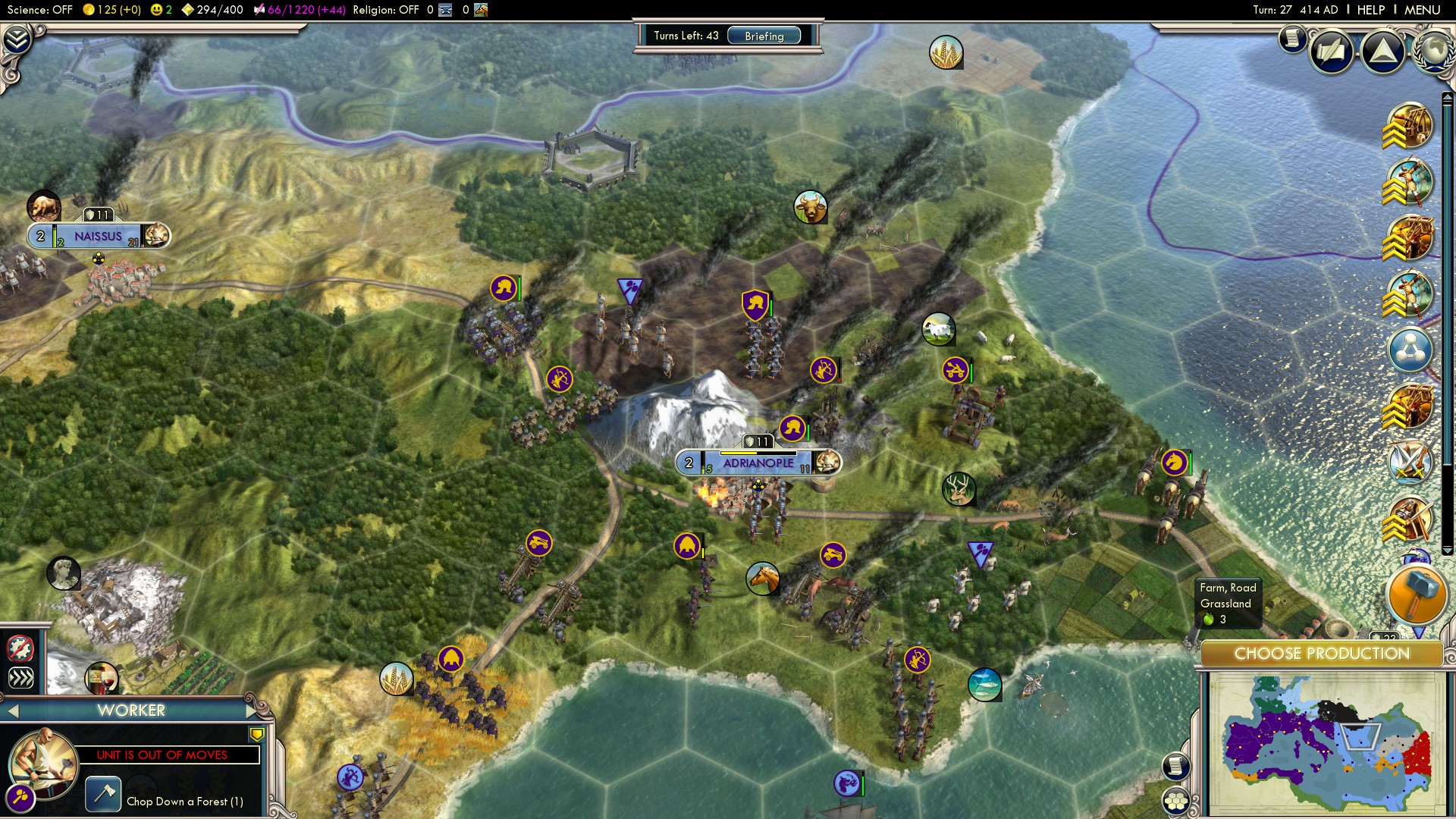Open the small scroll notification log

[1291, 38]
